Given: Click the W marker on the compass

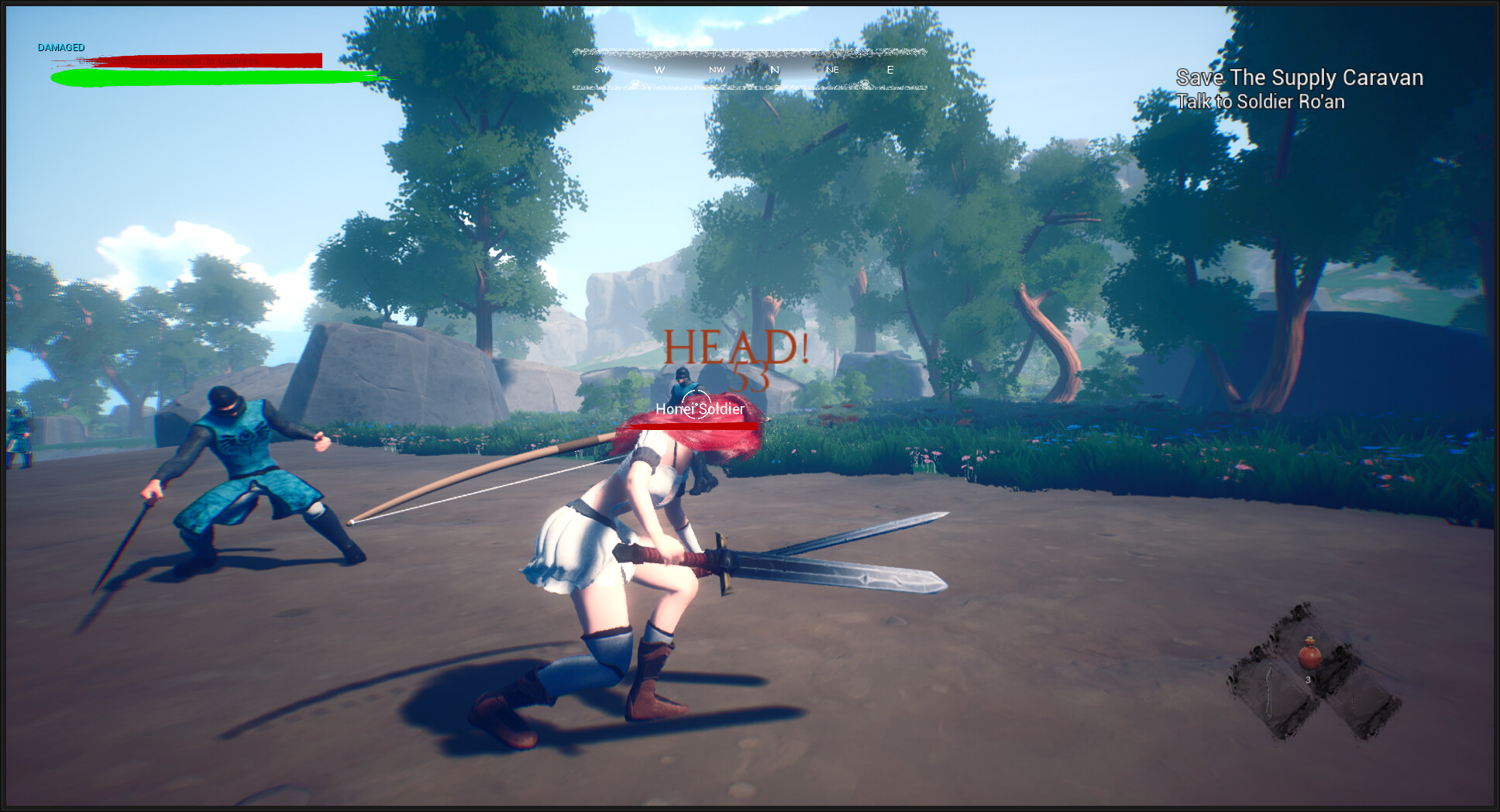Looking at the screenshot, I should pos(659,69).
